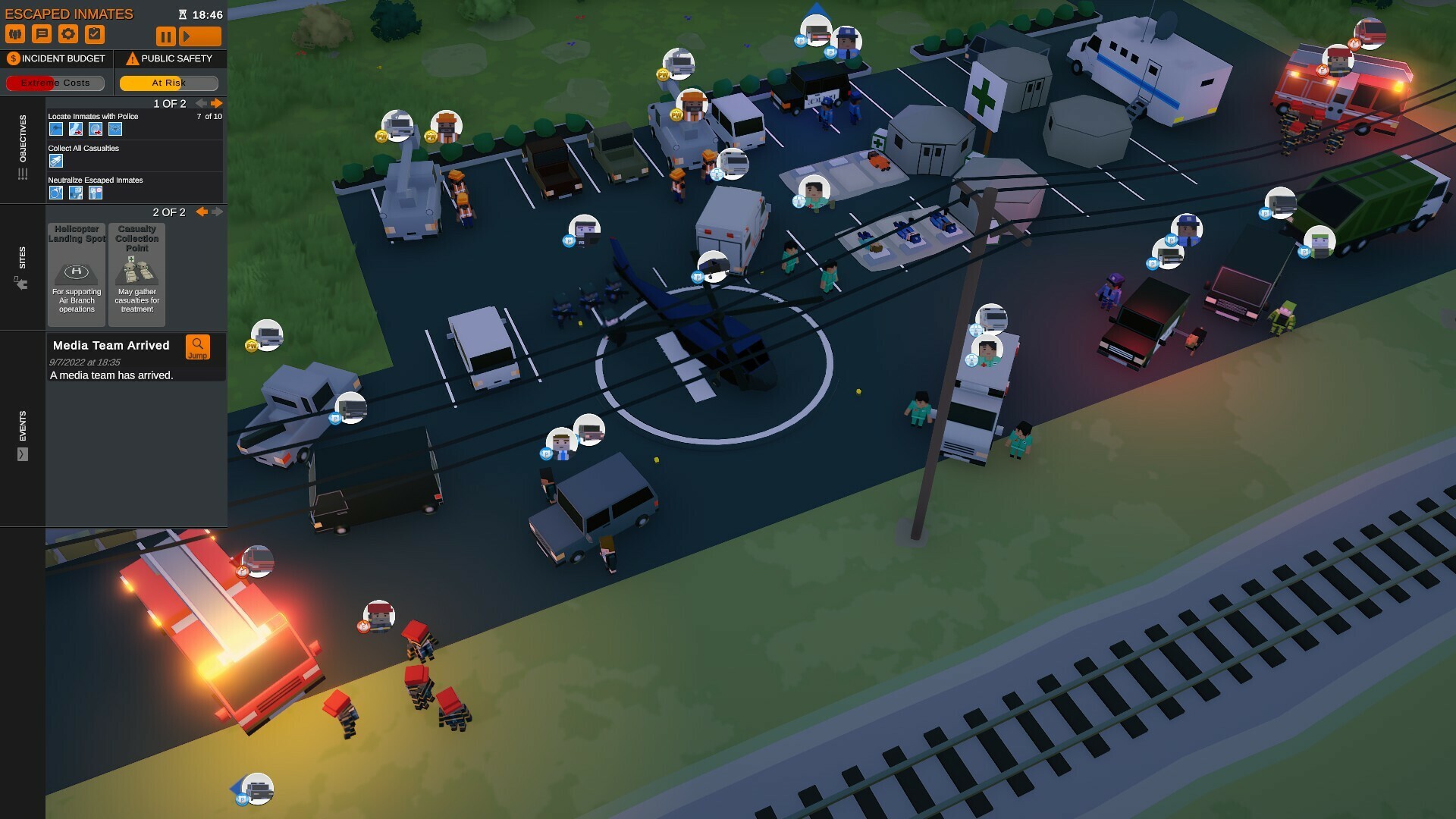Open the checklist icon in the top toolbar

coord(96,33)
